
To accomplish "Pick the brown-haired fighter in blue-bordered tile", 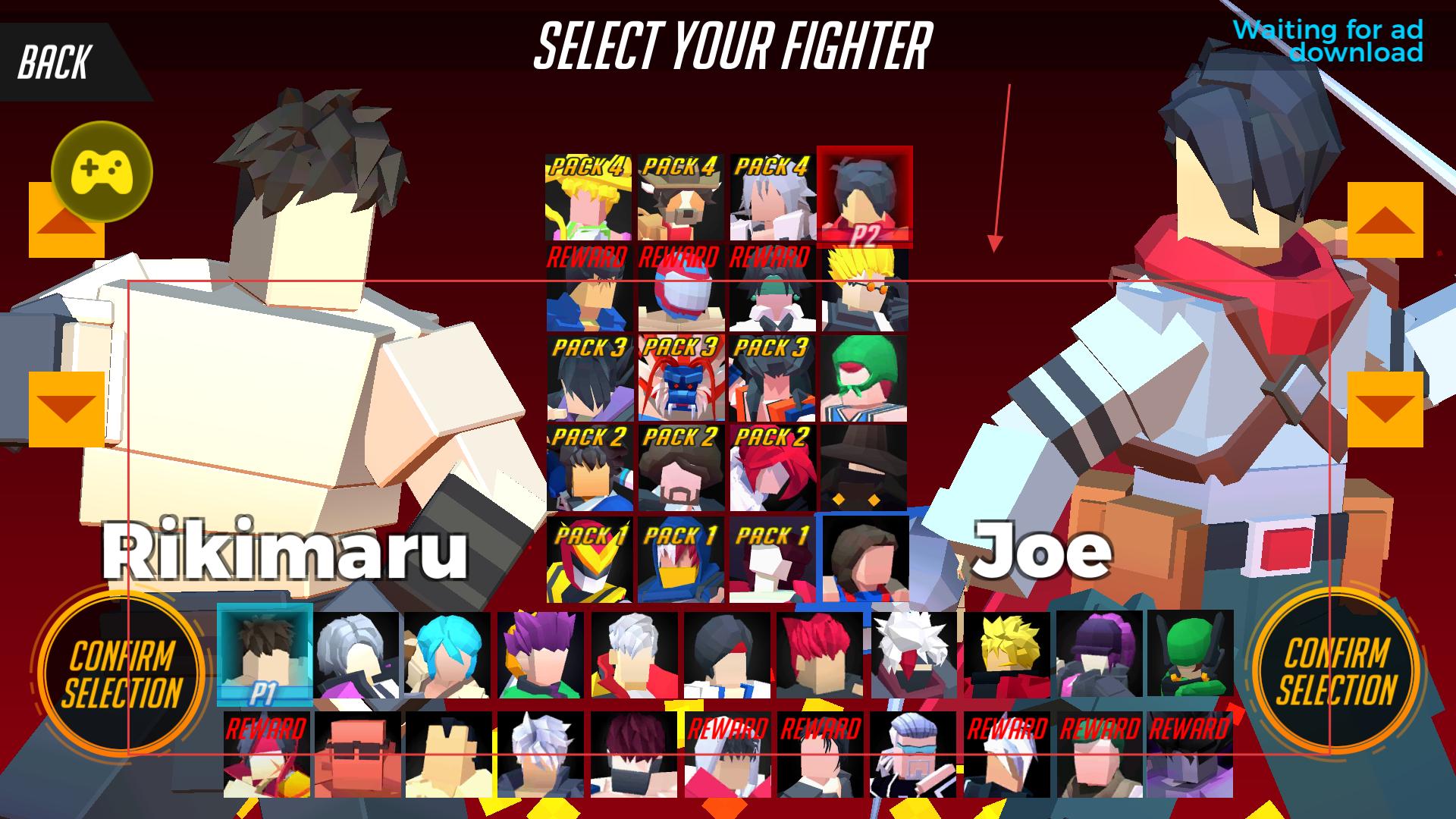I will [864, 558].
